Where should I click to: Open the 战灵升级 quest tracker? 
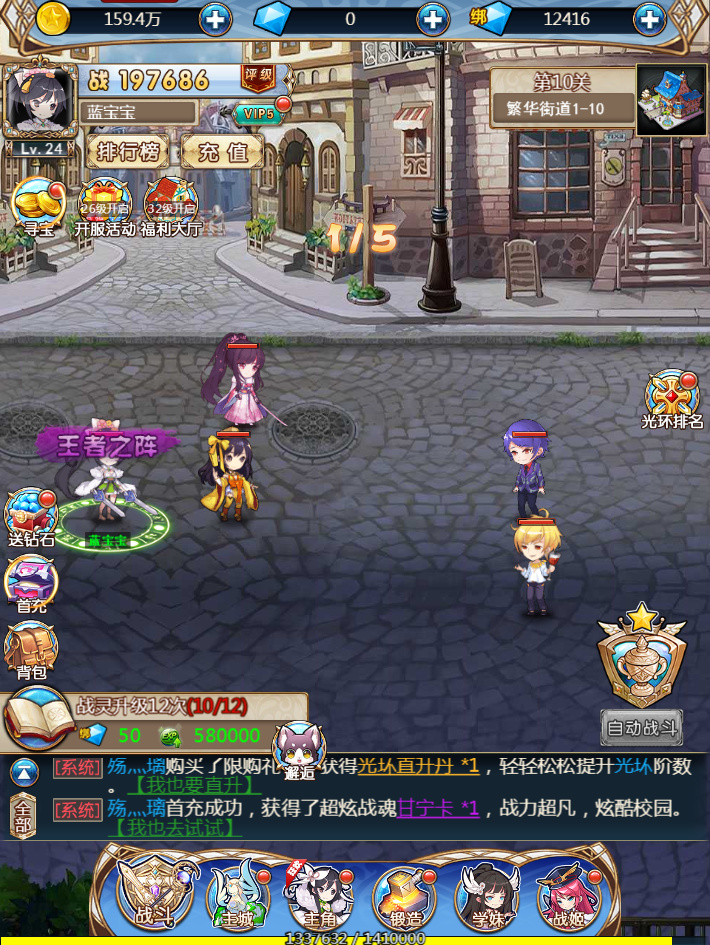160,720
